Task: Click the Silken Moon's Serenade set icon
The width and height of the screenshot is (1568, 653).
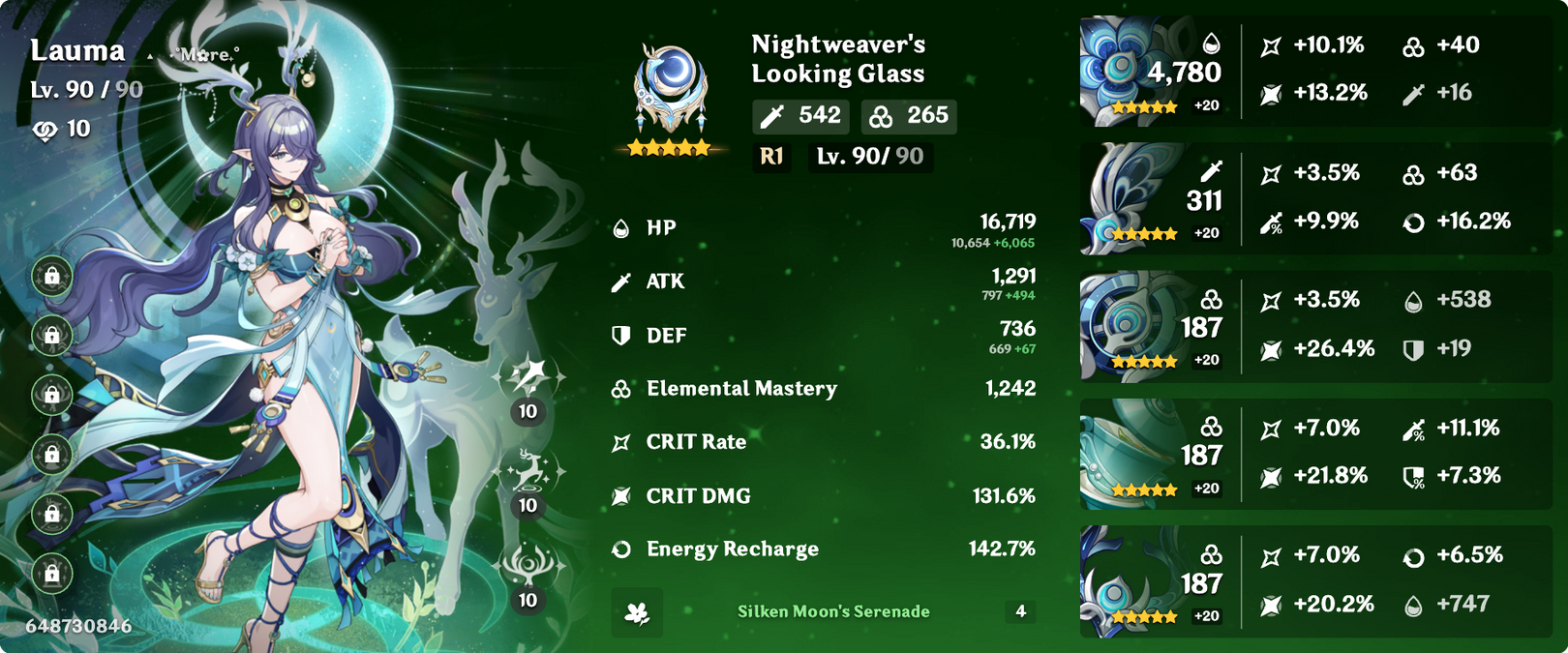Action: point(637,612)
